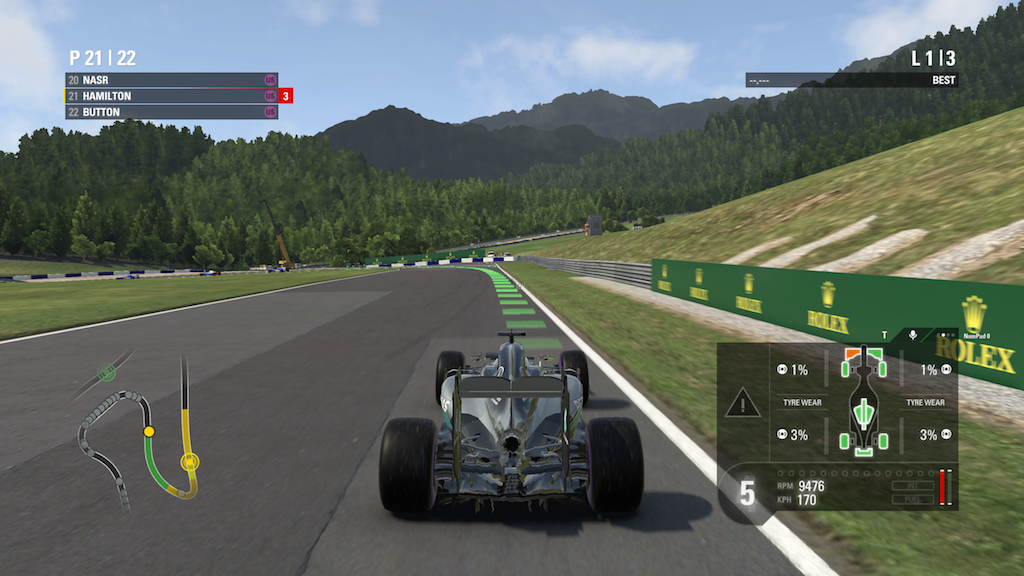The height and width of the screenshot is (576, 1024).
Task: Select the HAMILTON row in standings
Action: (x=170, y=96)
